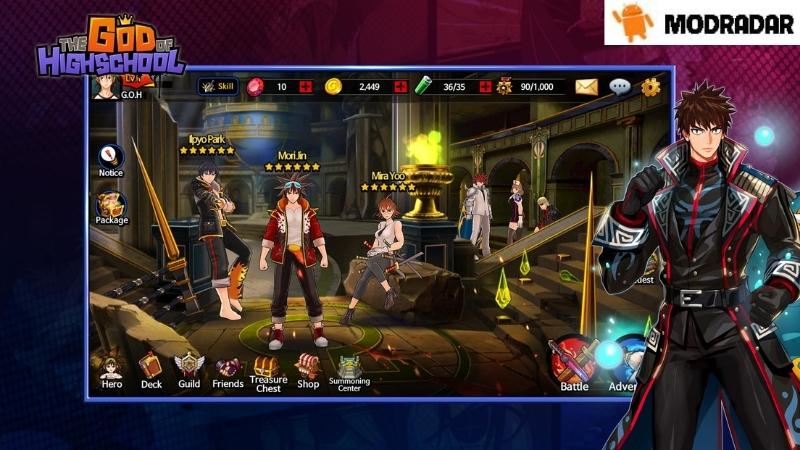Start a Battle
Screen dimensions: 800x450
tap(573, 363)
